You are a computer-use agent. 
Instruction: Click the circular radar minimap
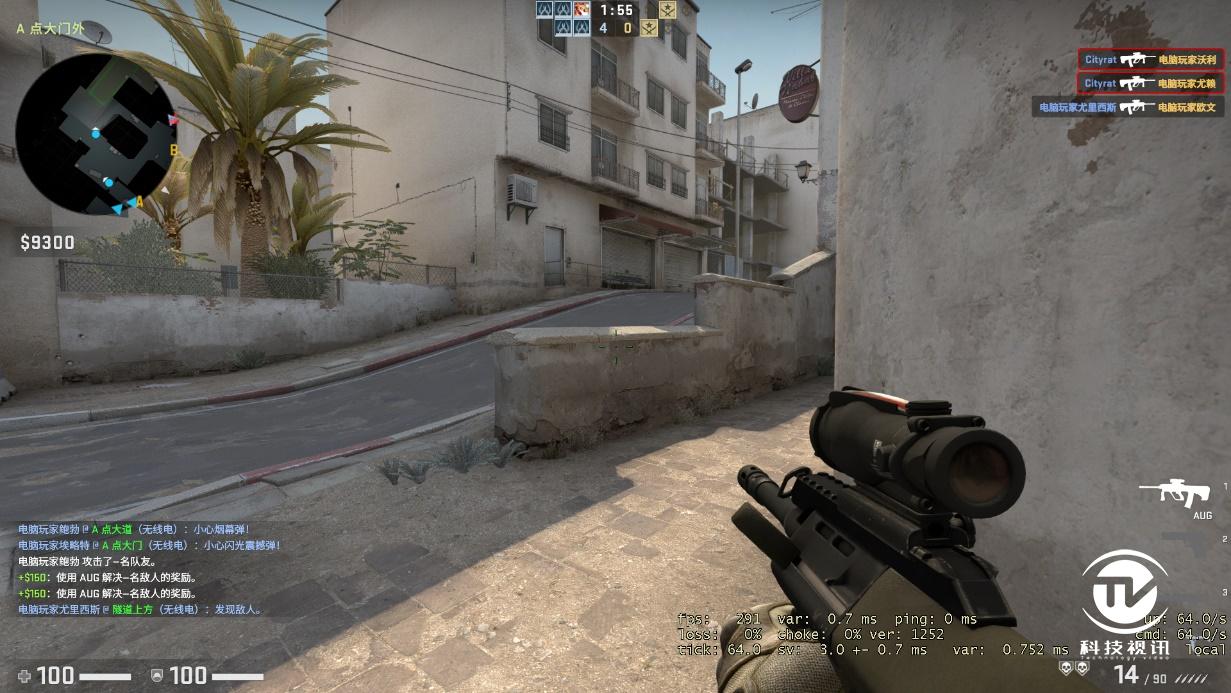tap(96, 134)
